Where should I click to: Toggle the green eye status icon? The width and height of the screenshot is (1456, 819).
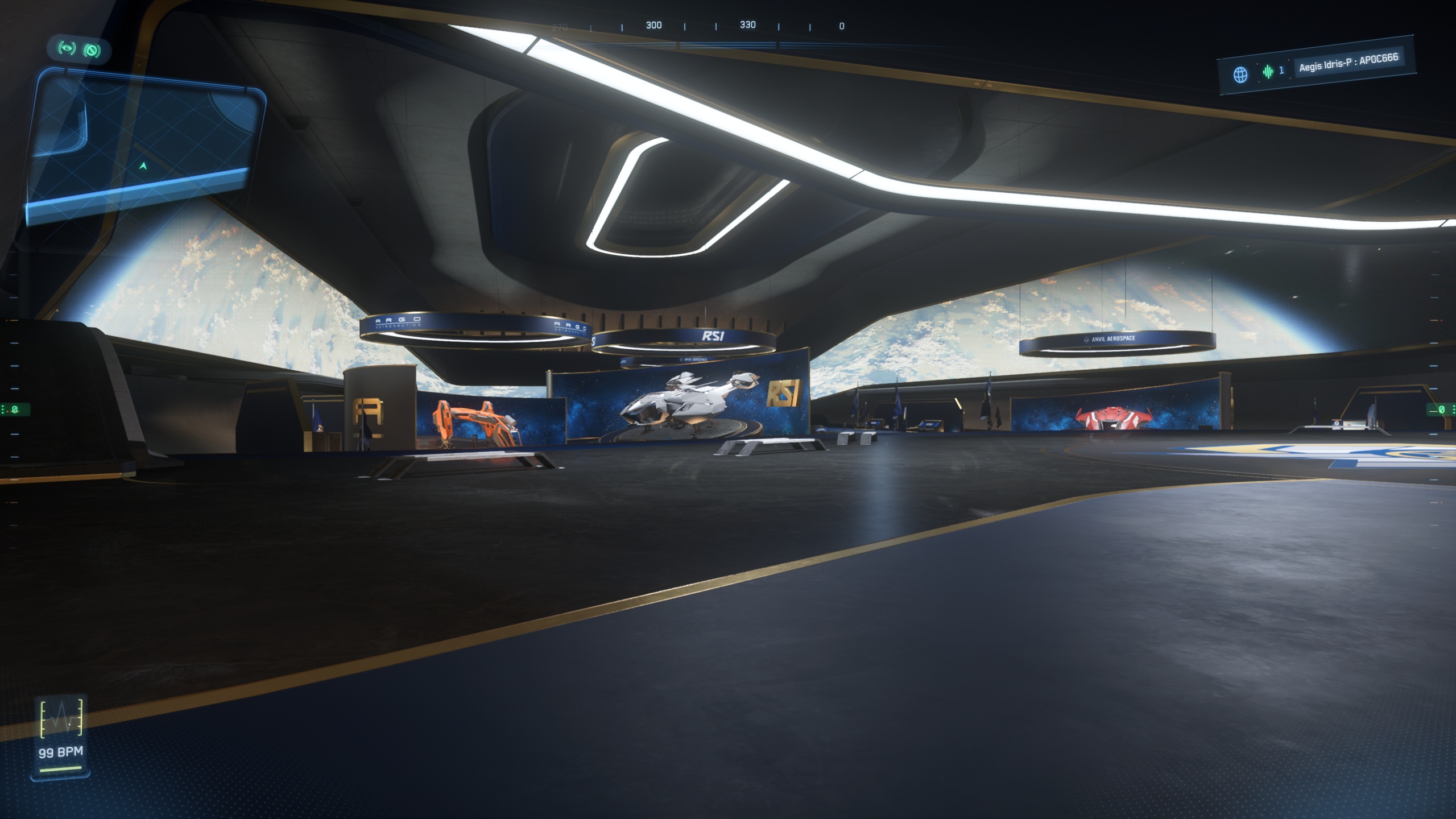[x=67, y=48]
